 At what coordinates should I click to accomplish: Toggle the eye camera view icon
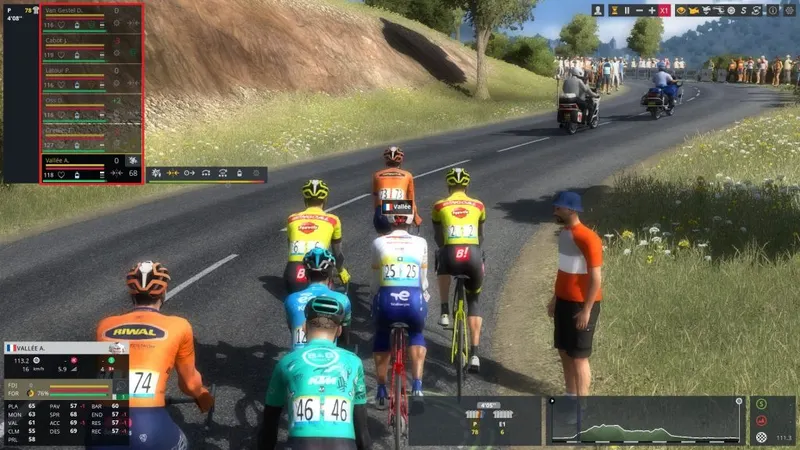coord(681,10)
